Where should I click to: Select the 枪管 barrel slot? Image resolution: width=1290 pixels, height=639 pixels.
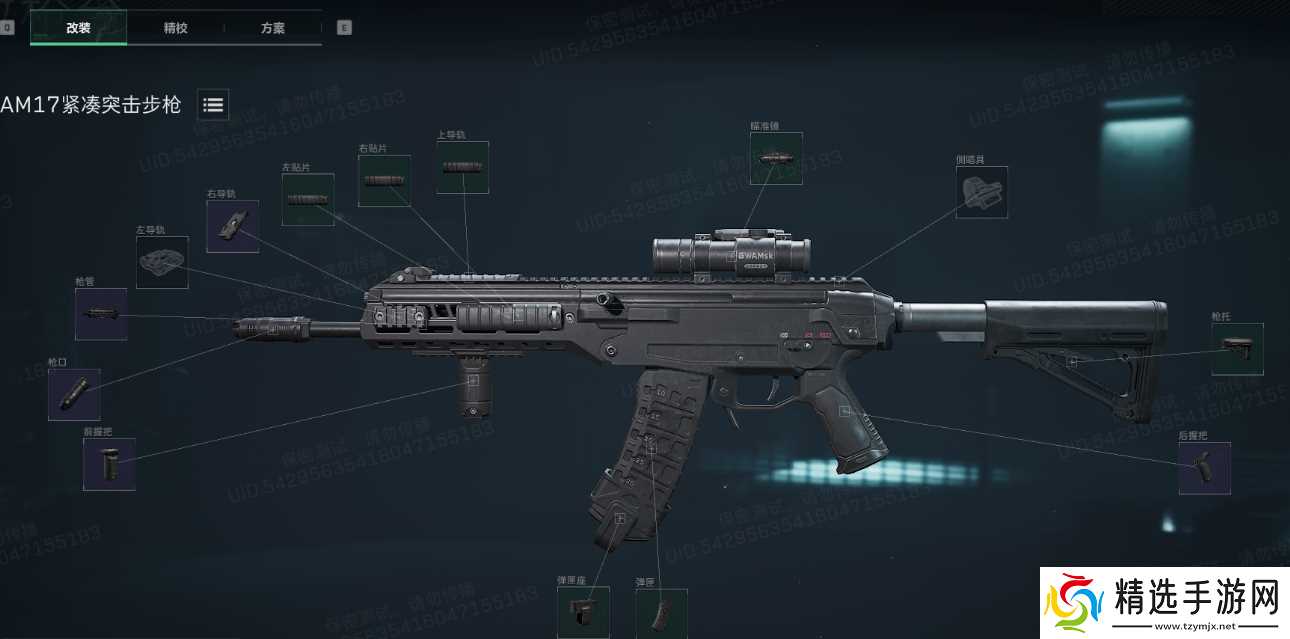(x=101, y=314)
